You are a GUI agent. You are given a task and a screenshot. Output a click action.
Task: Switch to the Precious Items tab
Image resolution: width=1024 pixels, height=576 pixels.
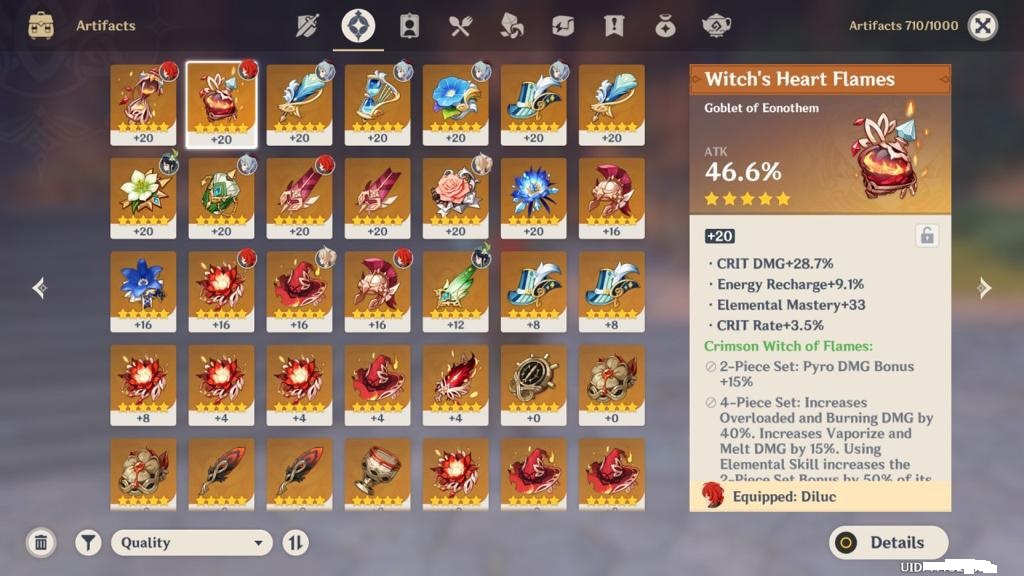(x=665, y=26)
